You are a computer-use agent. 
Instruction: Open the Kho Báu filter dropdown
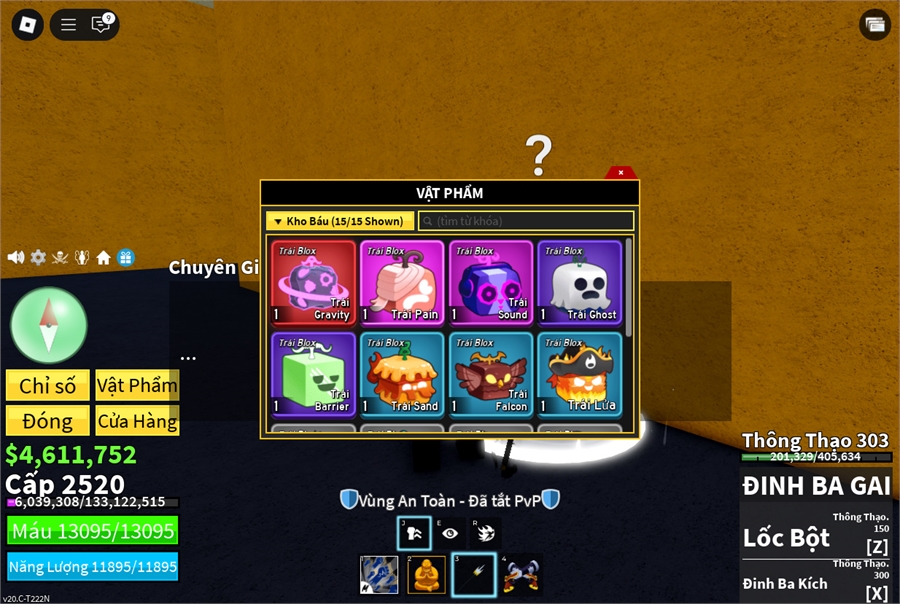click(x=340, y=221)
